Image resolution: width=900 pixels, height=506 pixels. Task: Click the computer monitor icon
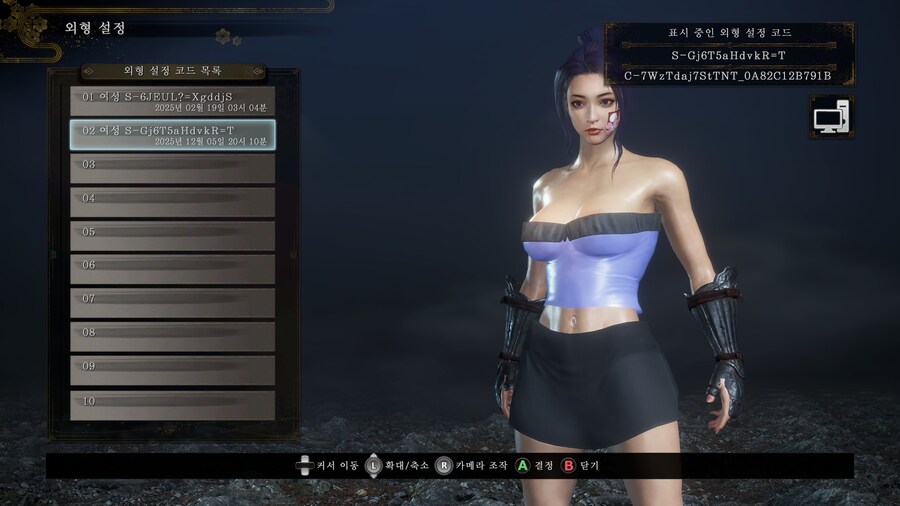[831, 118]
